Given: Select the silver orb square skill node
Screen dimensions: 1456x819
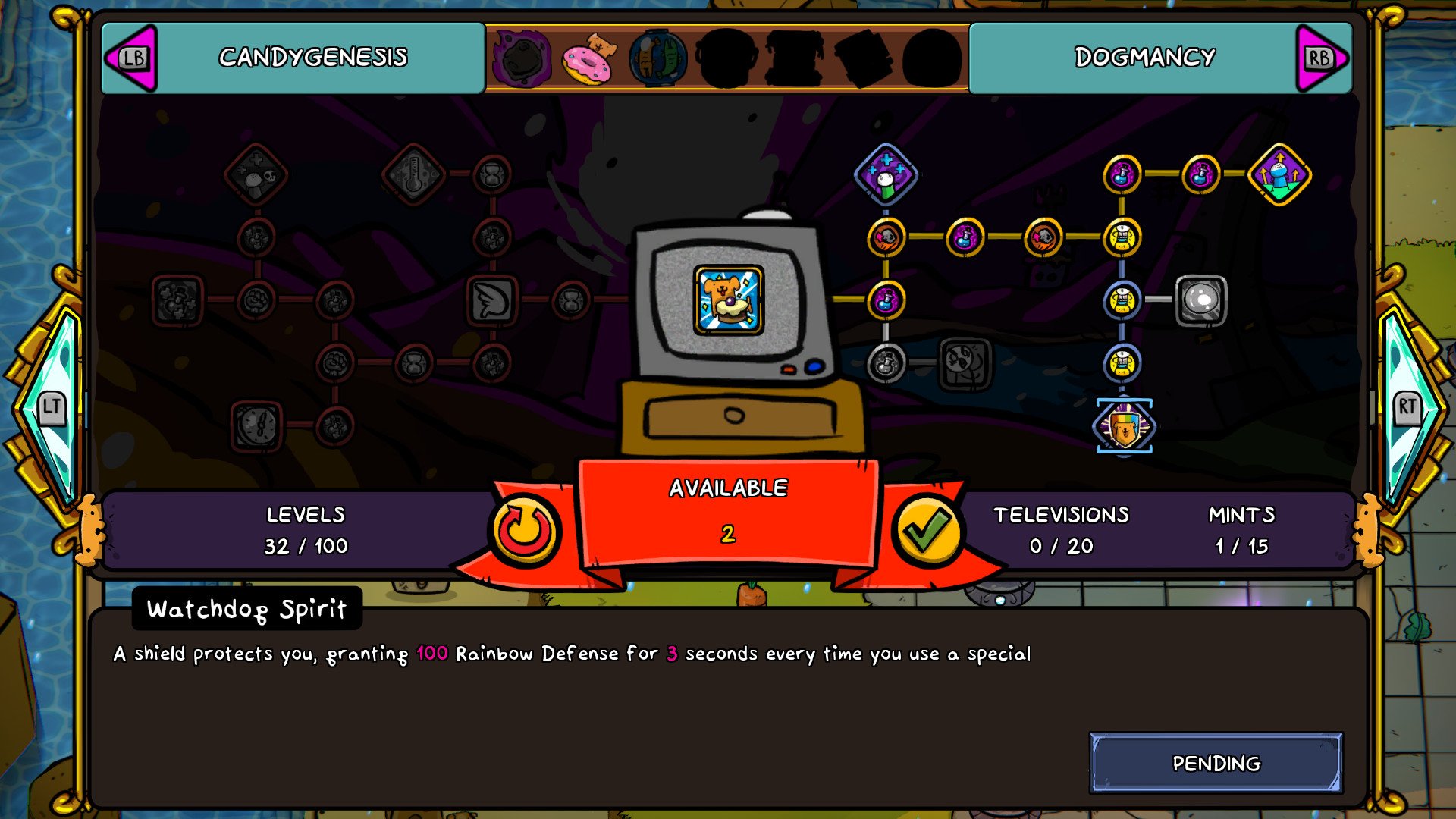Looking at the screenshot, I should point(1200,300).
